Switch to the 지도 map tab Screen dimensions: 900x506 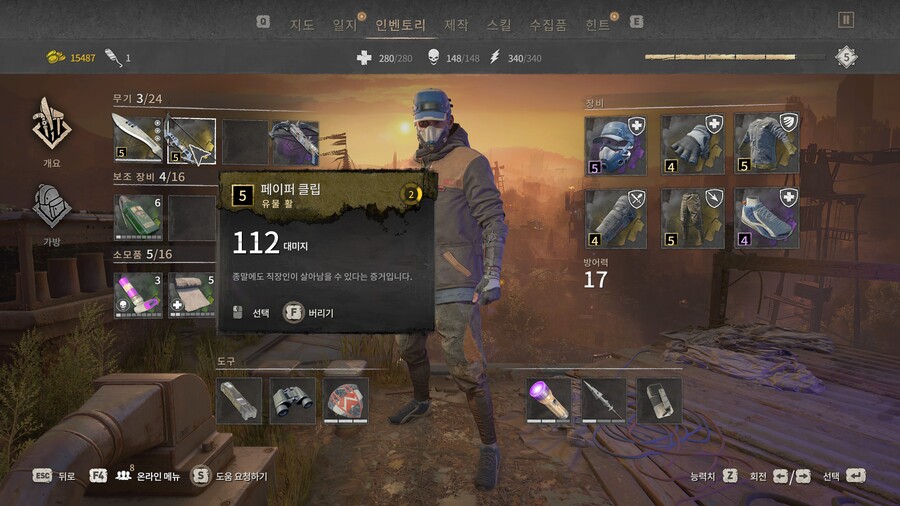[302, 24]
